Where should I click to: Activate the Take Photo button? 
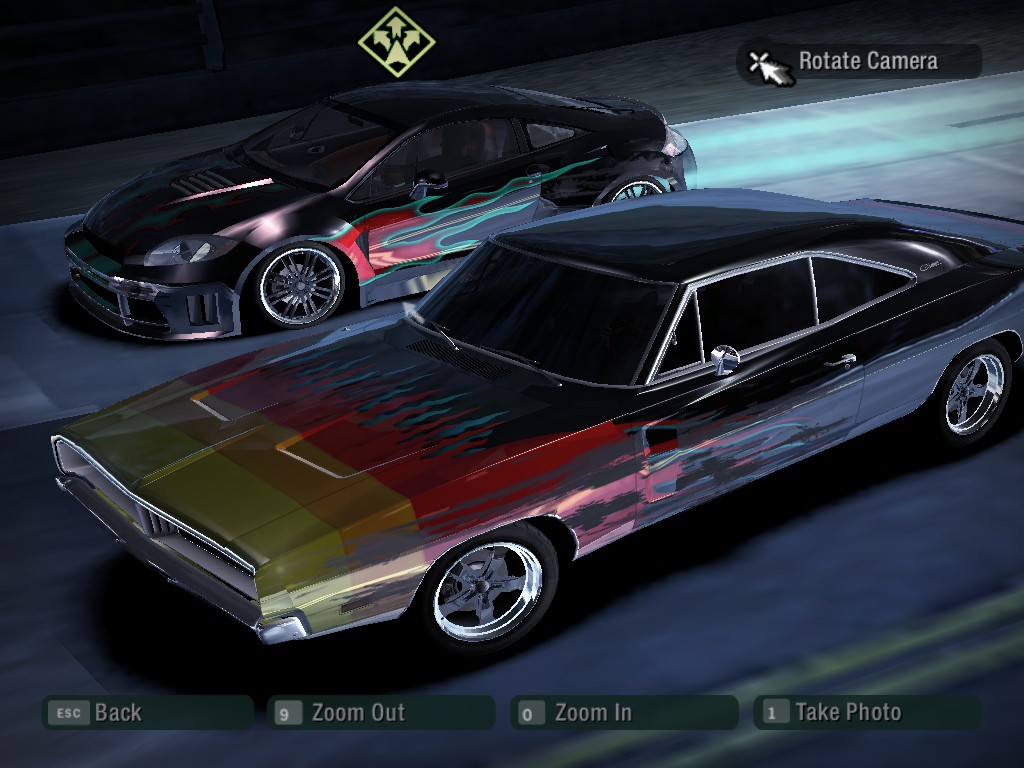tap(866, 713)
